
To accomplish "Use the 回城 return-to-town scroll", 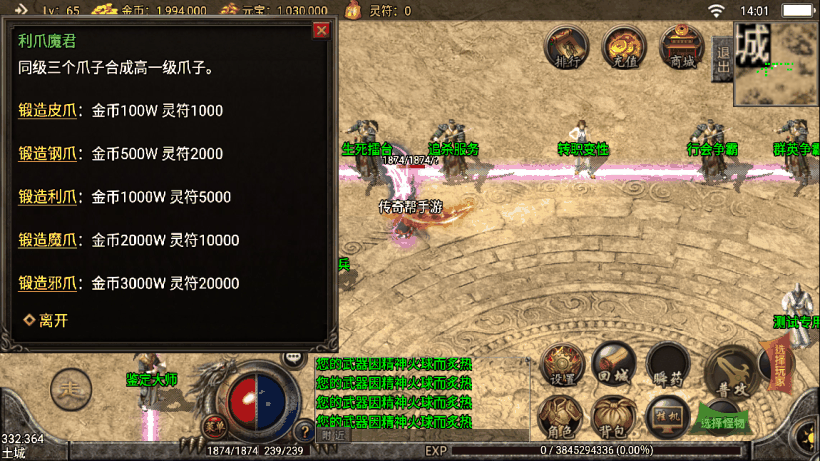I will (614, 364).
